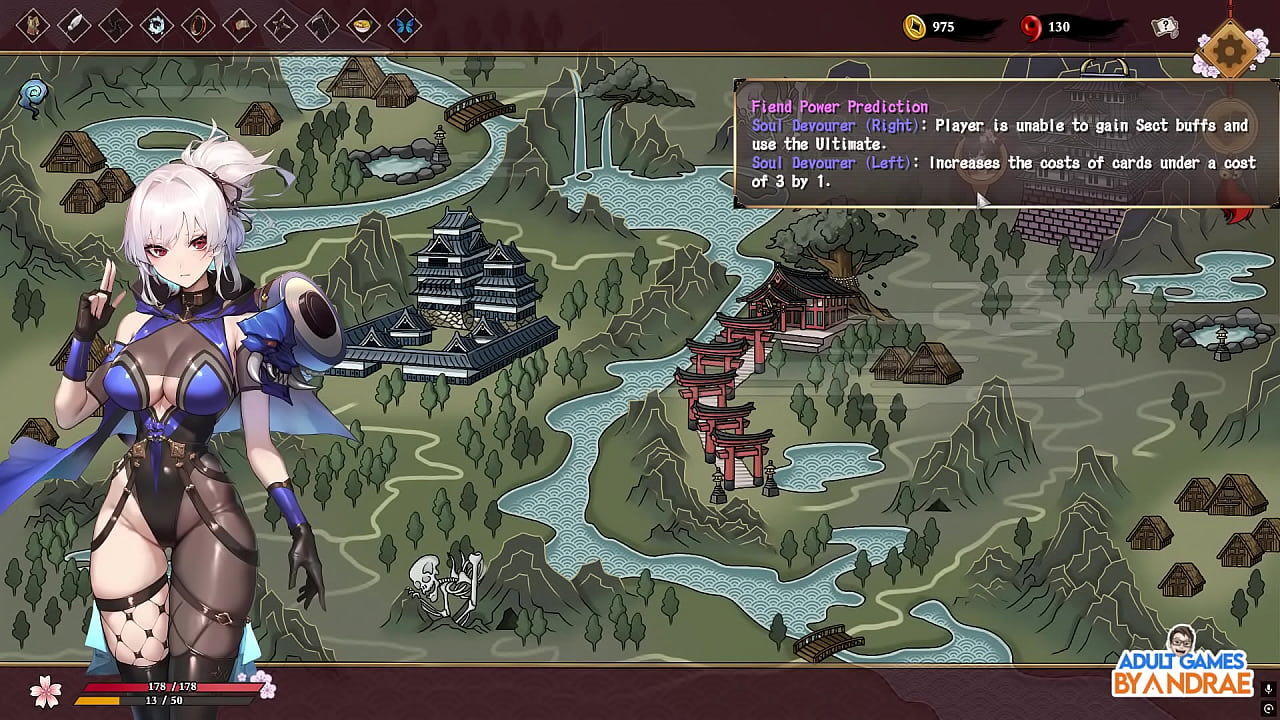Click the microphone icon in corner

click(x=1268, y=689)
